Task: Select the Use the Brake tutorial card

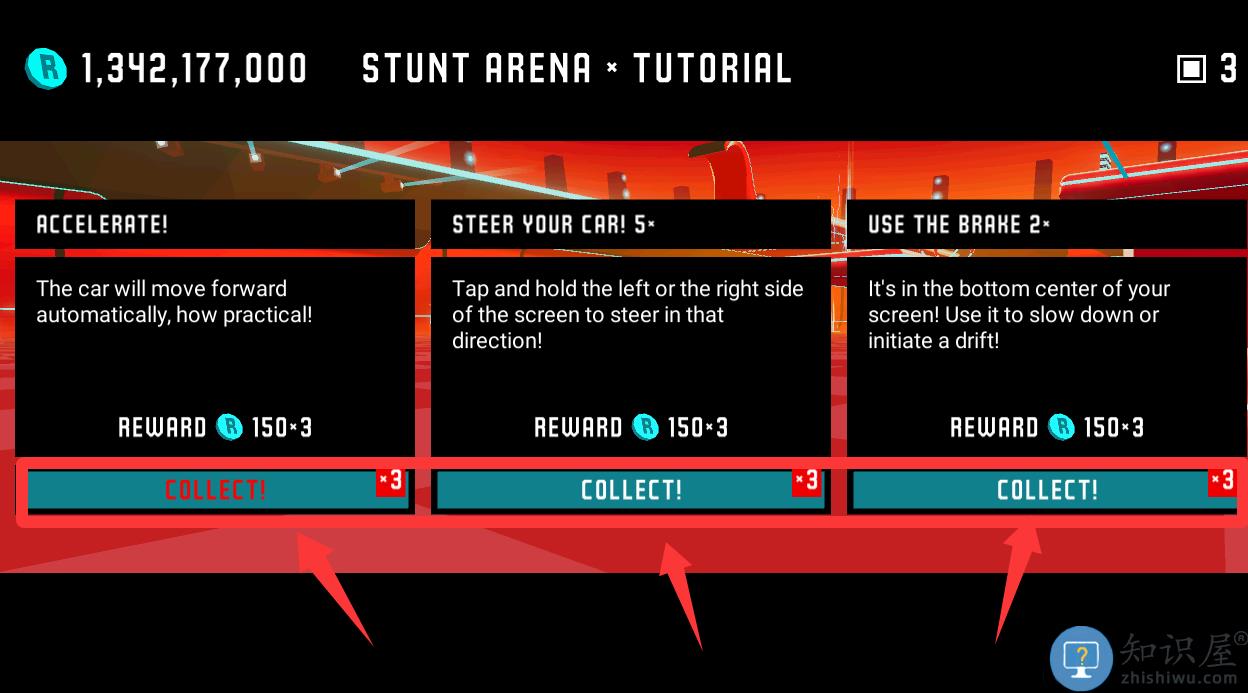Action: [x=1046, y=330]
